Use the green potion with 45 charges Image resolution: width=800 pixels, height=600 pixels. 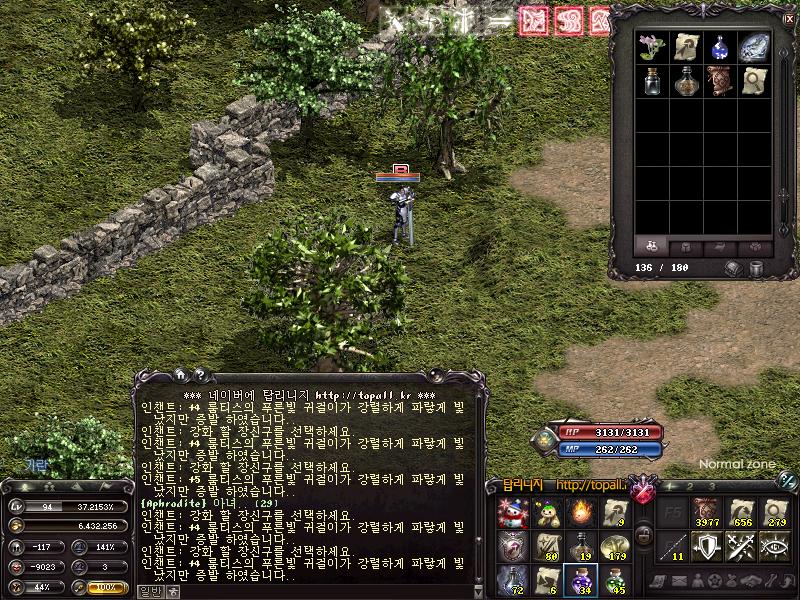613,580
